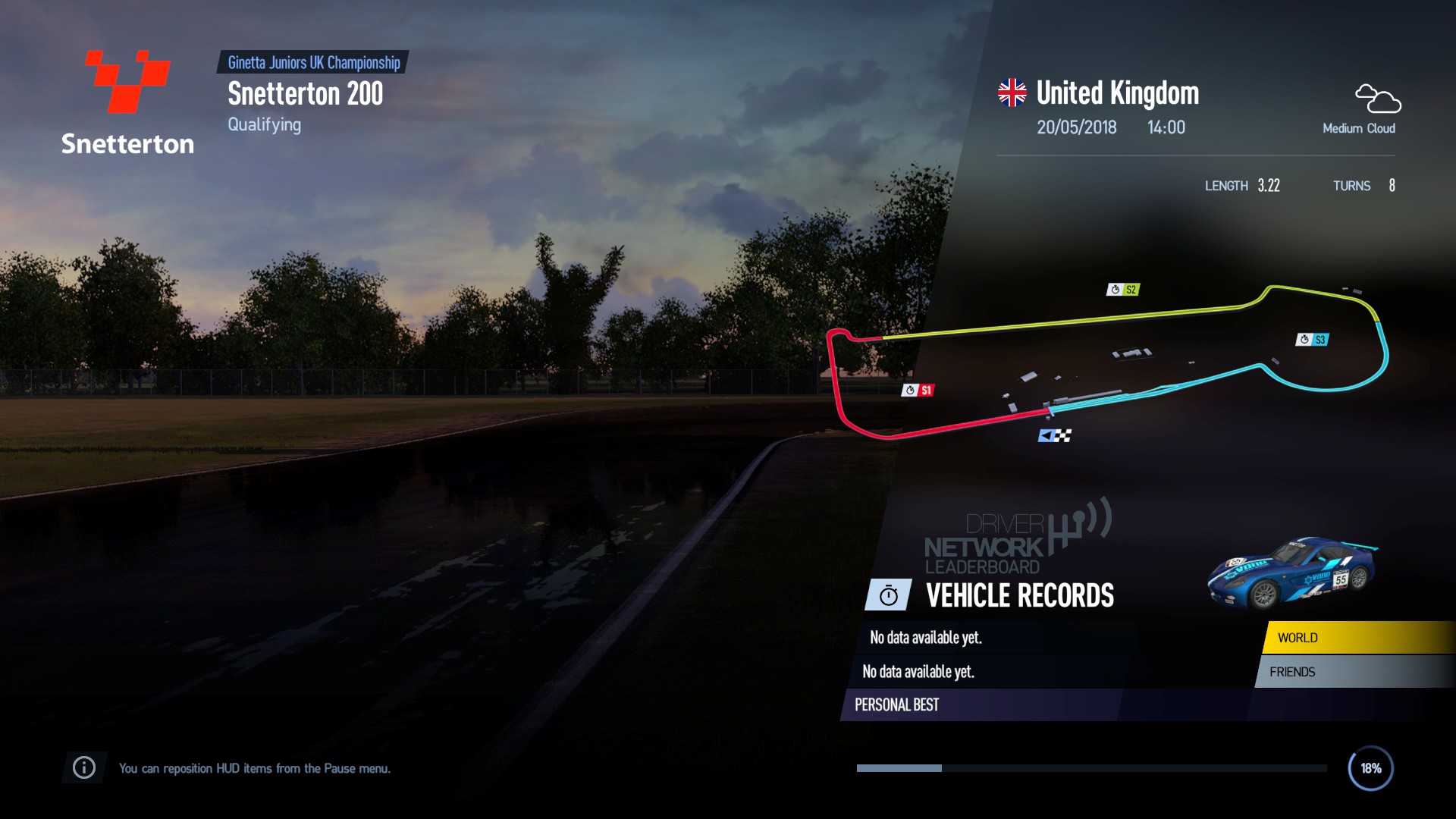Select the Vehicle Records stopwatch icon

coord(889,596)
